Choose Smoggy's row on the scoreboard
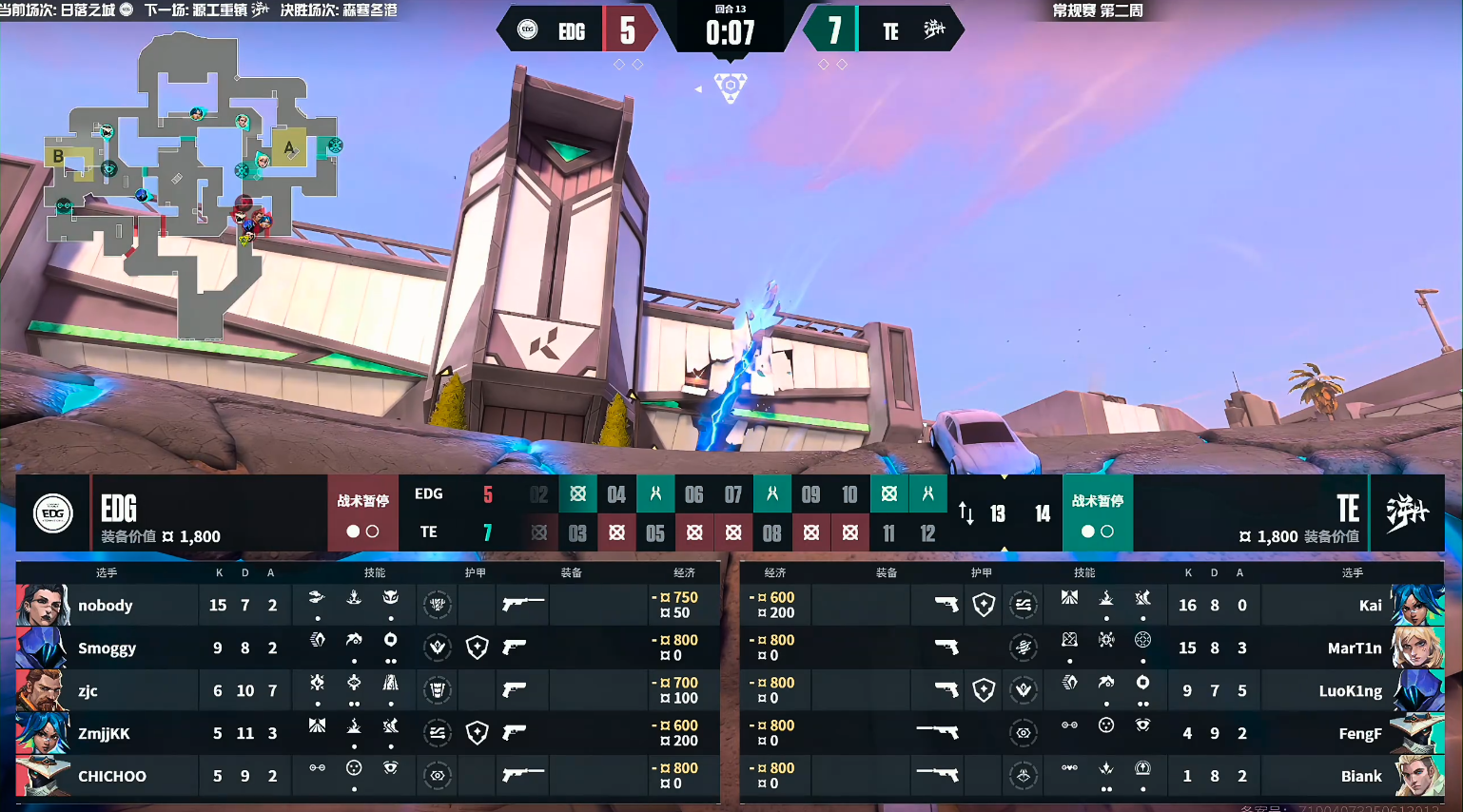Viewport: 1463px width, 812px height. [366, 648]
